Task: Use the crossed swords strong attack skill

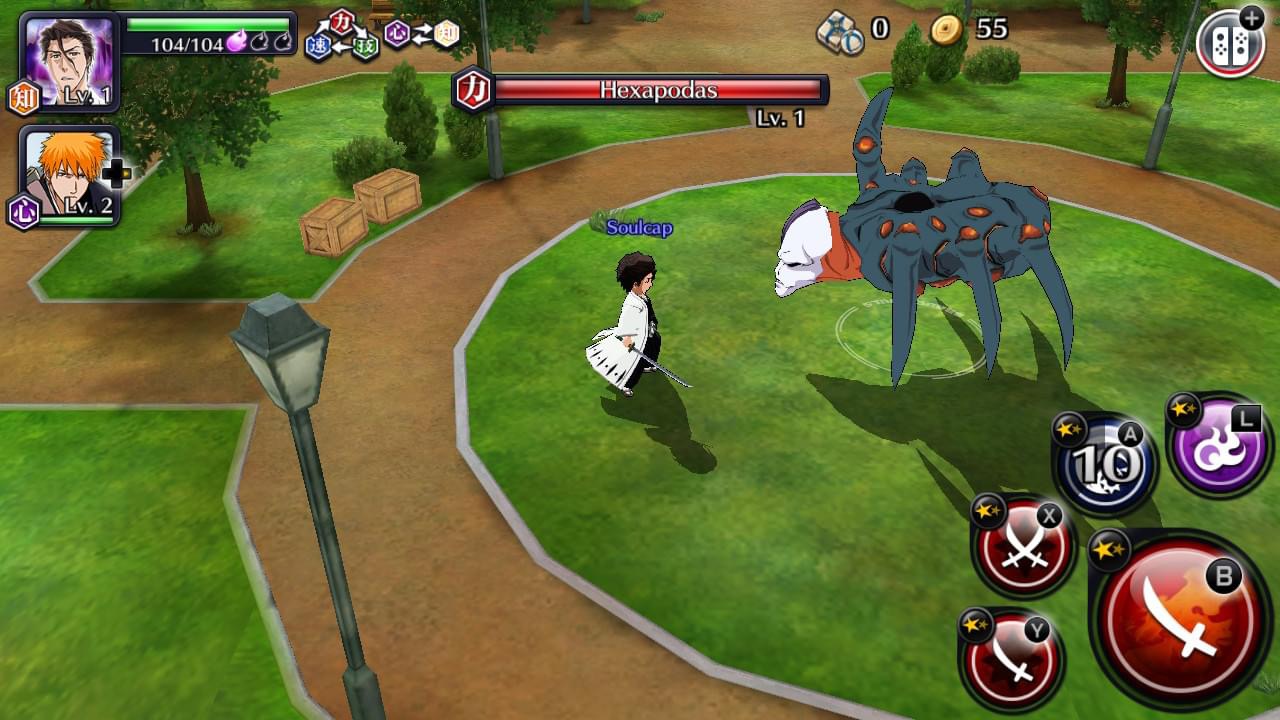Action: (1024, 547)
